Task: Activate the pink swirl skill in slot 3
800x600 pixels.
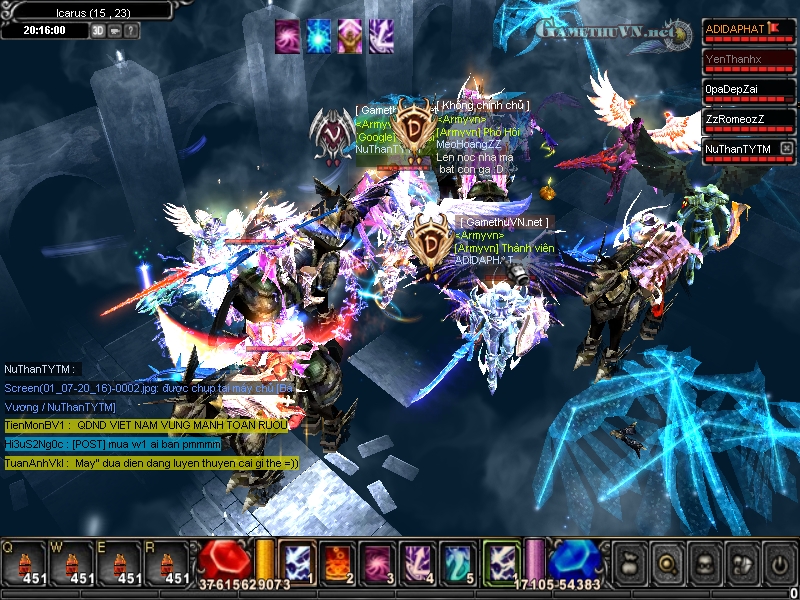Action: coord(375,561)
